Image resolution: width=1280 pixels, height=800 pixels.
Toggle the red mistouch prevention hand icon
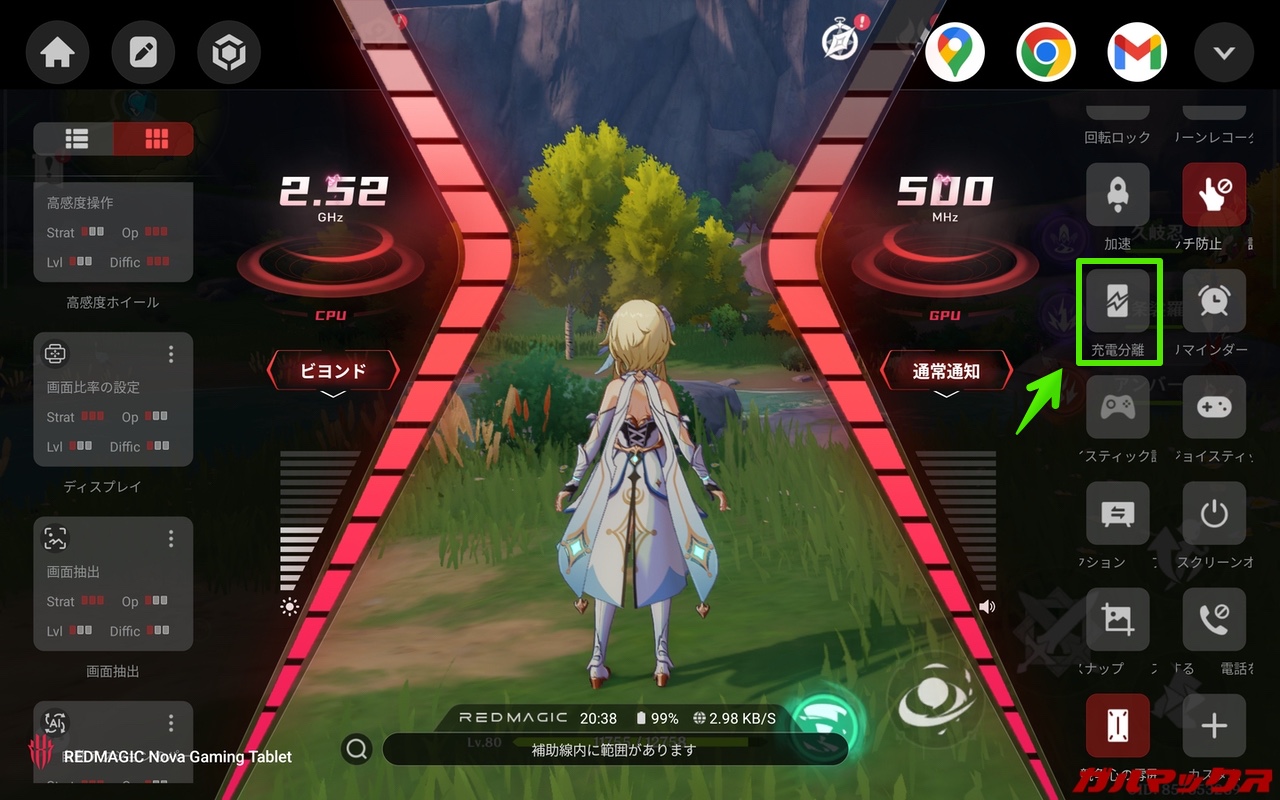coord(1214,196)
